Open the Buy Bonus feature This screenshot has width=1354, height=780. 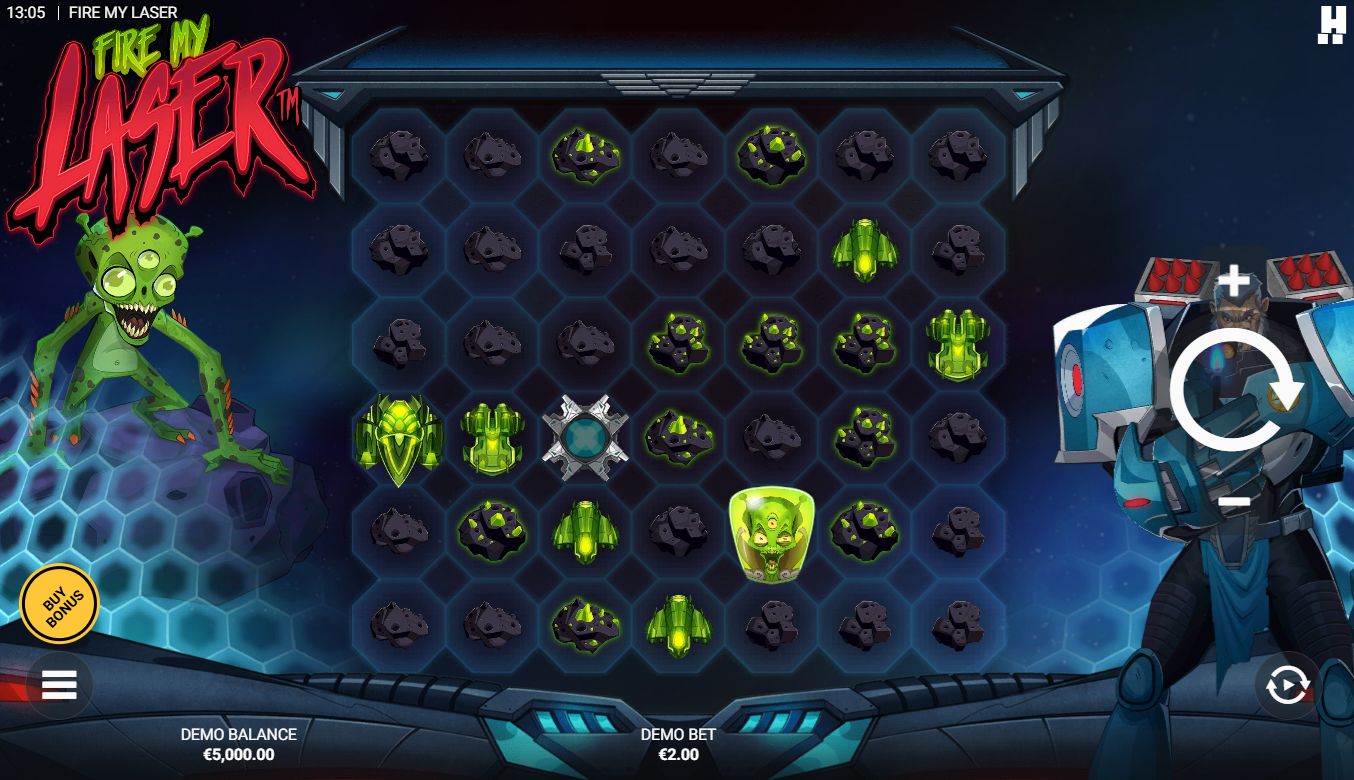pyautogui.click(x=59, y=603)
